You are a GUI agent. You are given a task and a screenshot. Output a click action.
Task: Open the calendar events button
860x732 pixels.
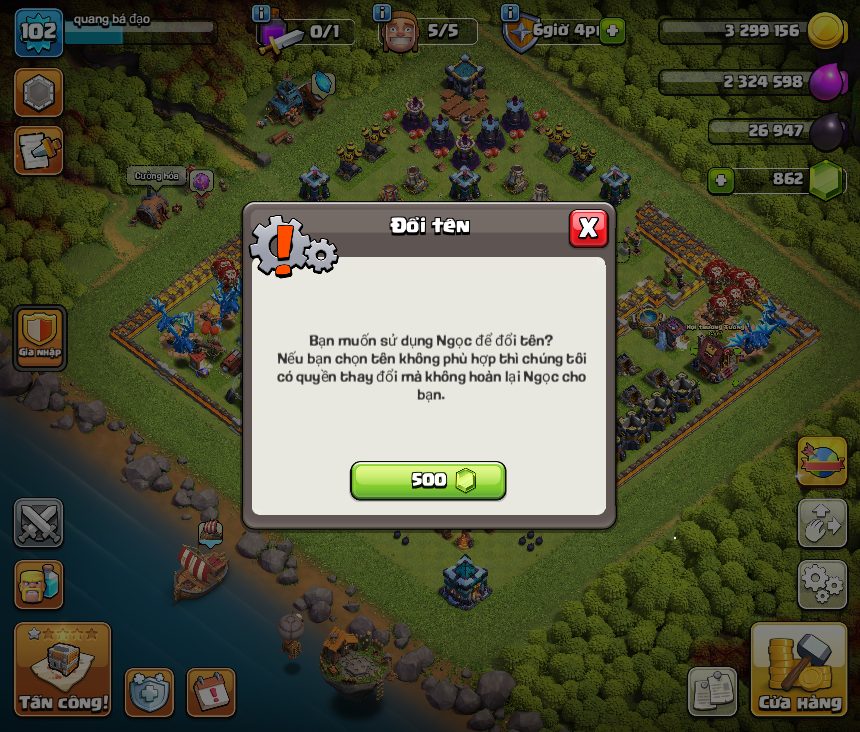[210, 692]
